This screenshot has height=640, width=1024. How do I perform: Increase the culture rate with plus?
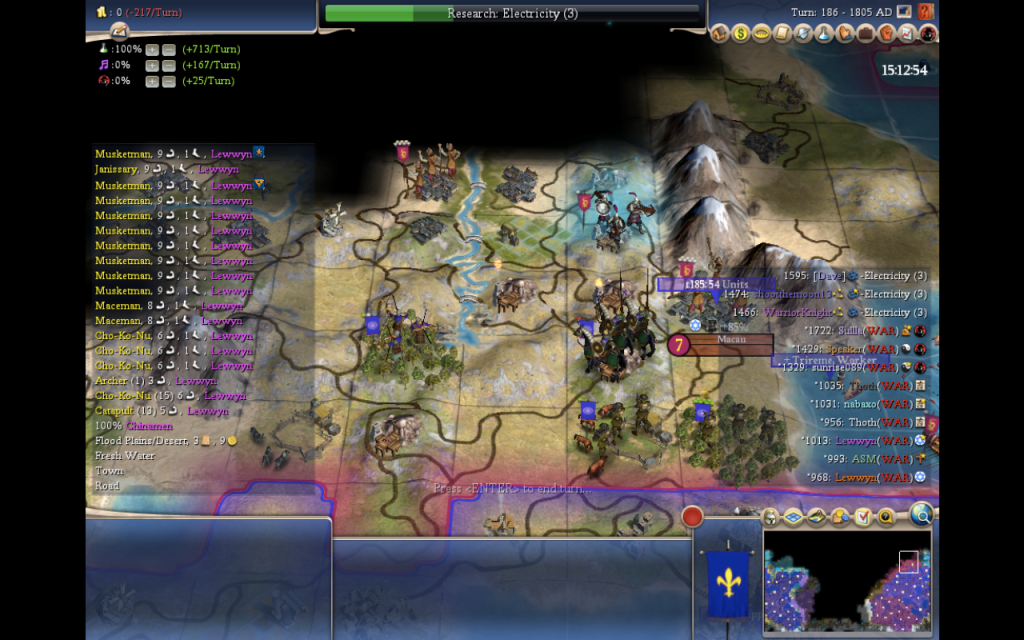coord(152,65)
